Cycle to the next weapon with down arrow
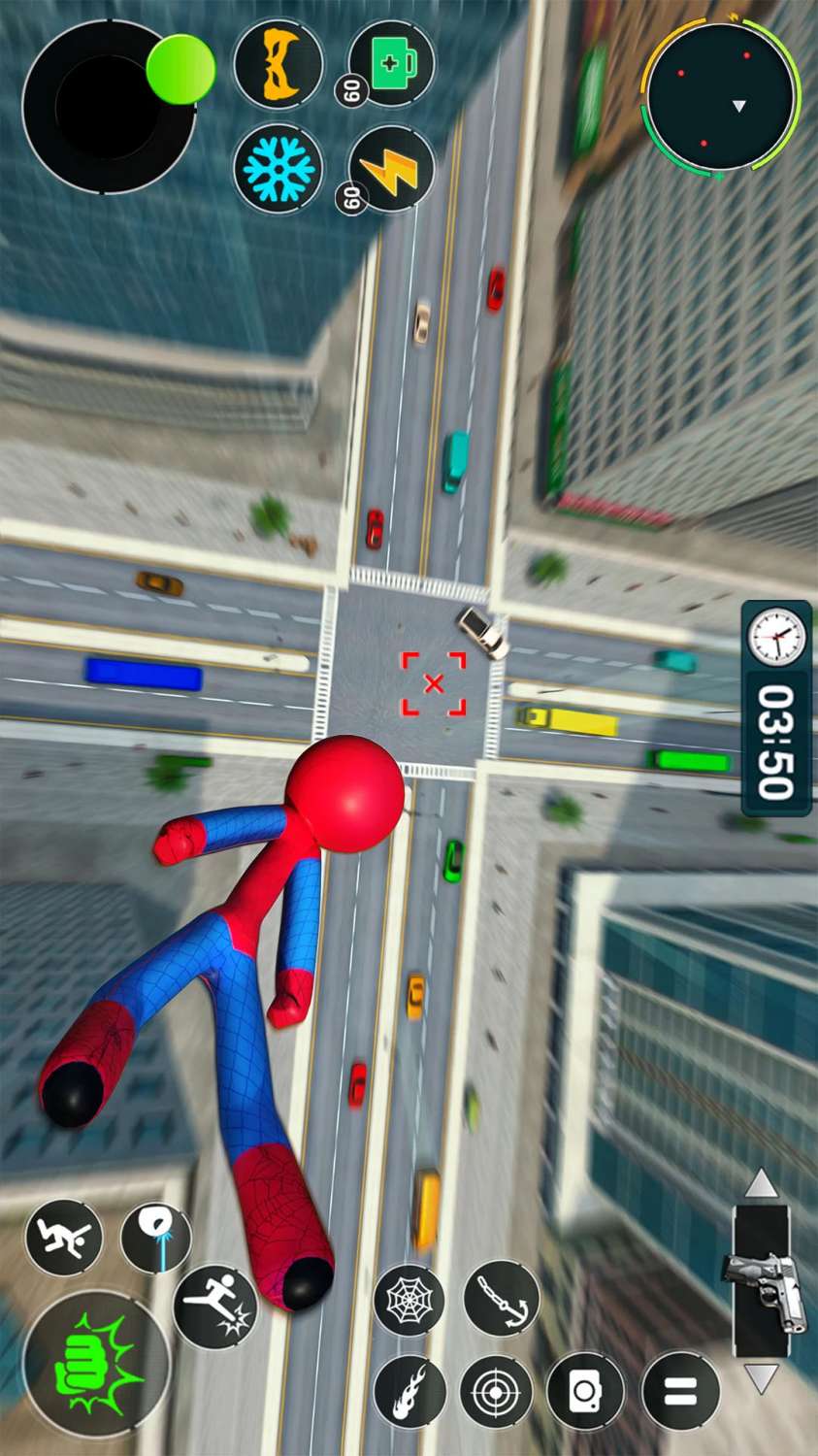 point(761,1377)
